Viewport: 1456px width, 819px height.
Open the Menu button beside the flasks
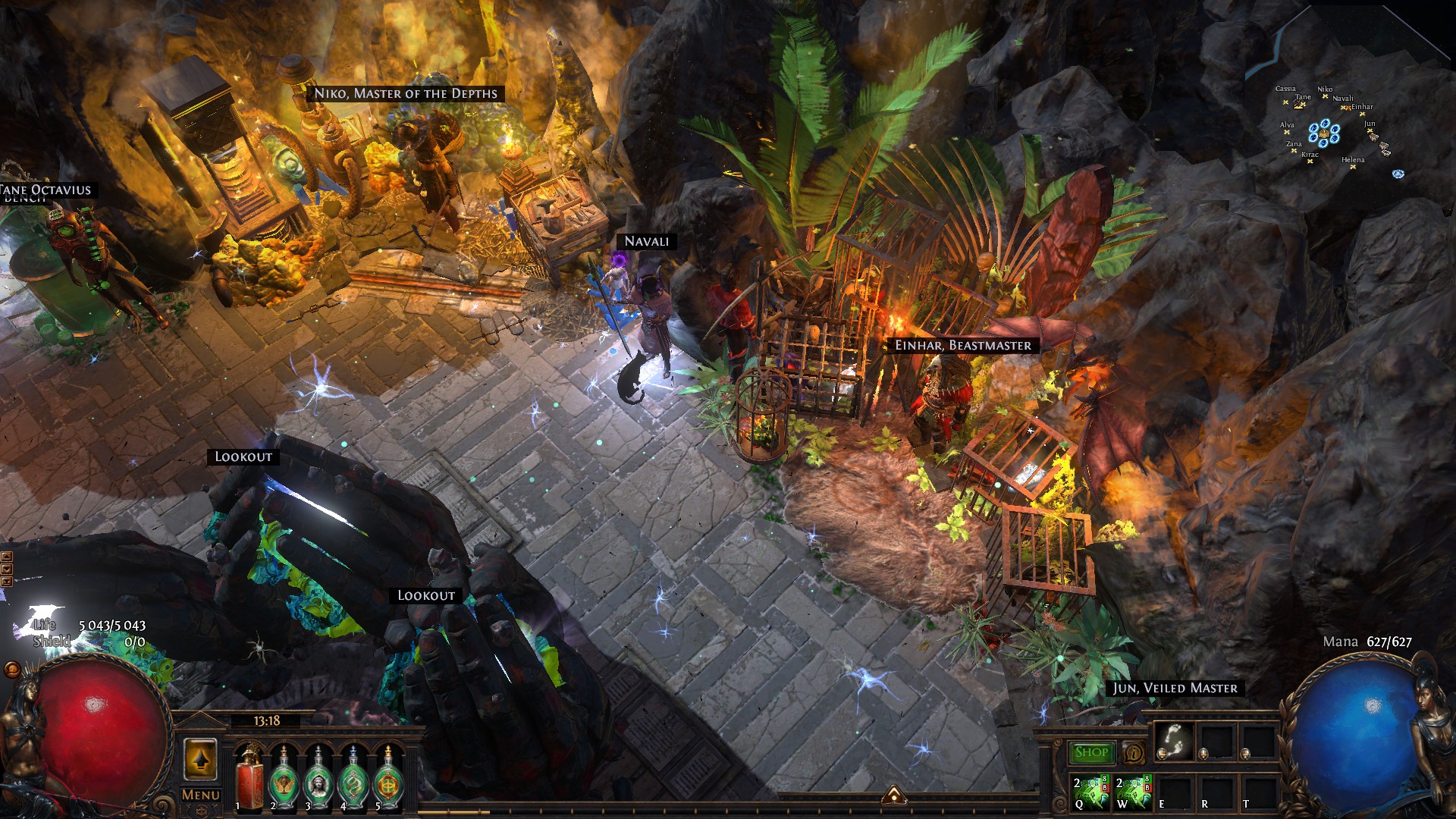201,795
